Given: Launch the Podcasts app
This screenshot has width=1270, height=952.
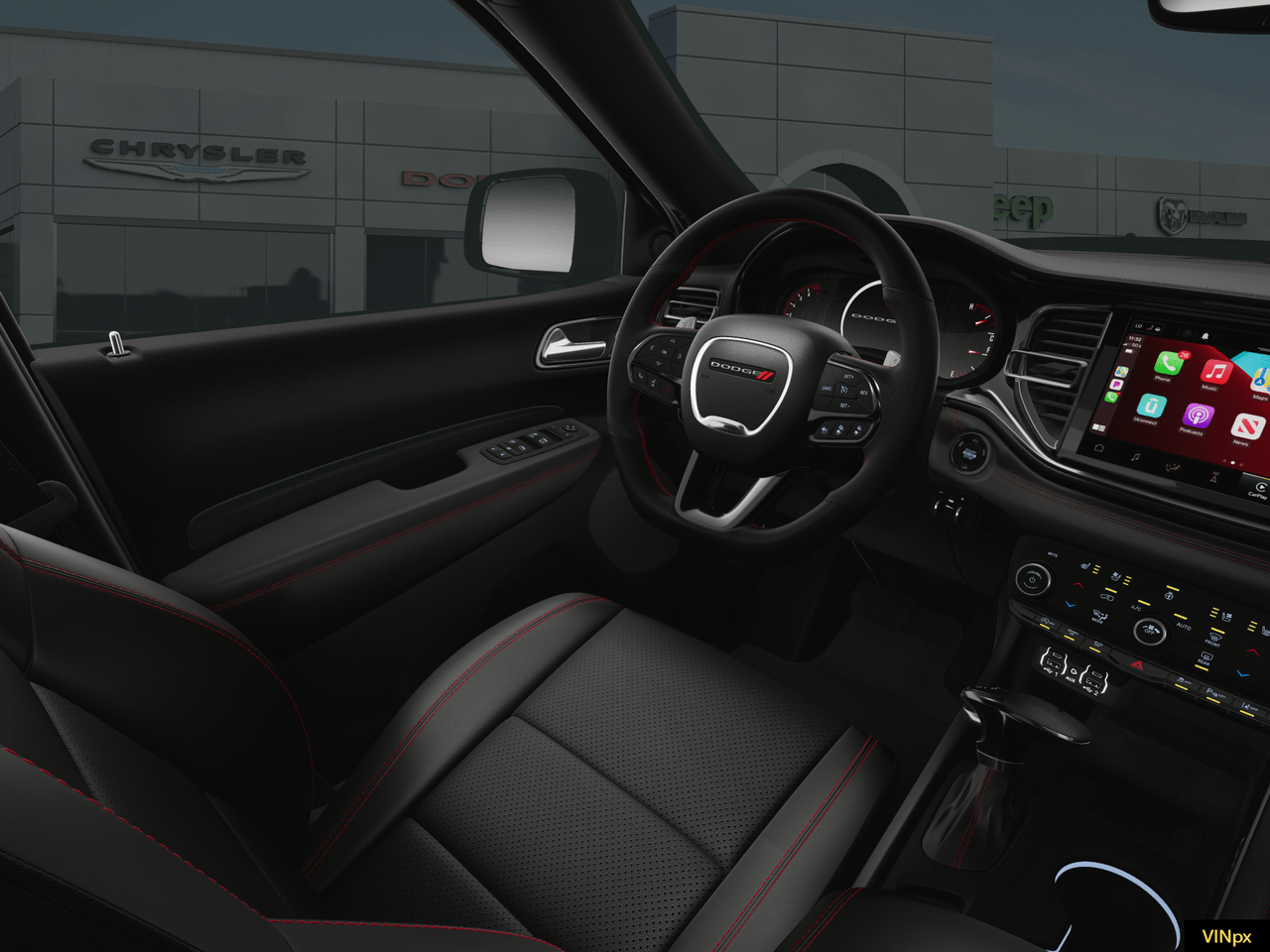Looking at the screenshot, I should click(x=1198, y=416).
